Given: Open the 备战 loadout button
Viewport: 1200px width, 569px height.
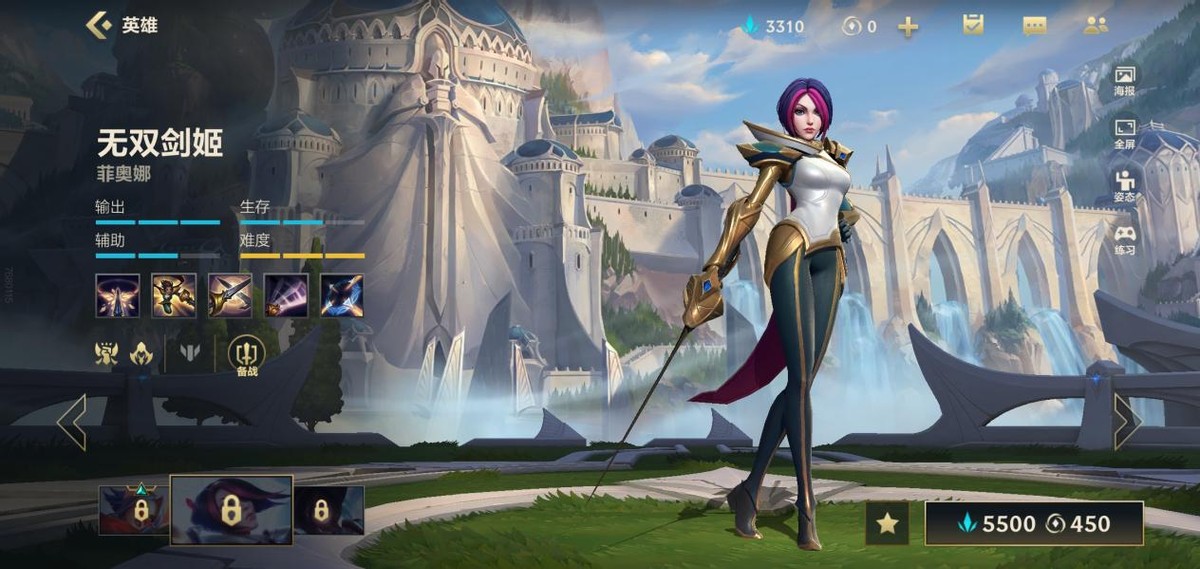Looking at the screenshot, I should tap(246, 355).
